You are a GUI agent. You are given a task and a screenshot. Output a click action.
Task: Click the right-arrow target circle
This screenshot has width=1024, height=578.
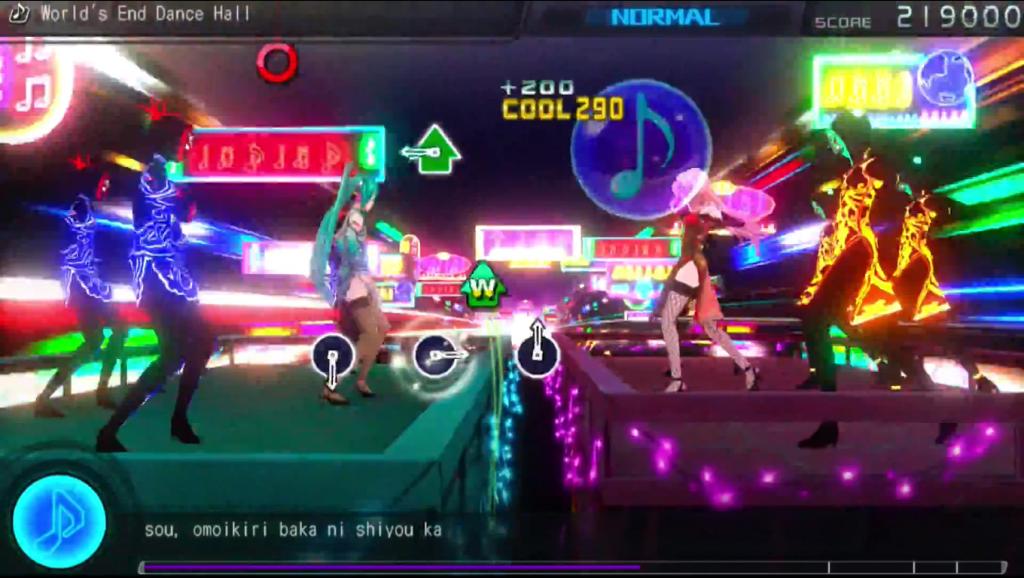click(436, 355)
